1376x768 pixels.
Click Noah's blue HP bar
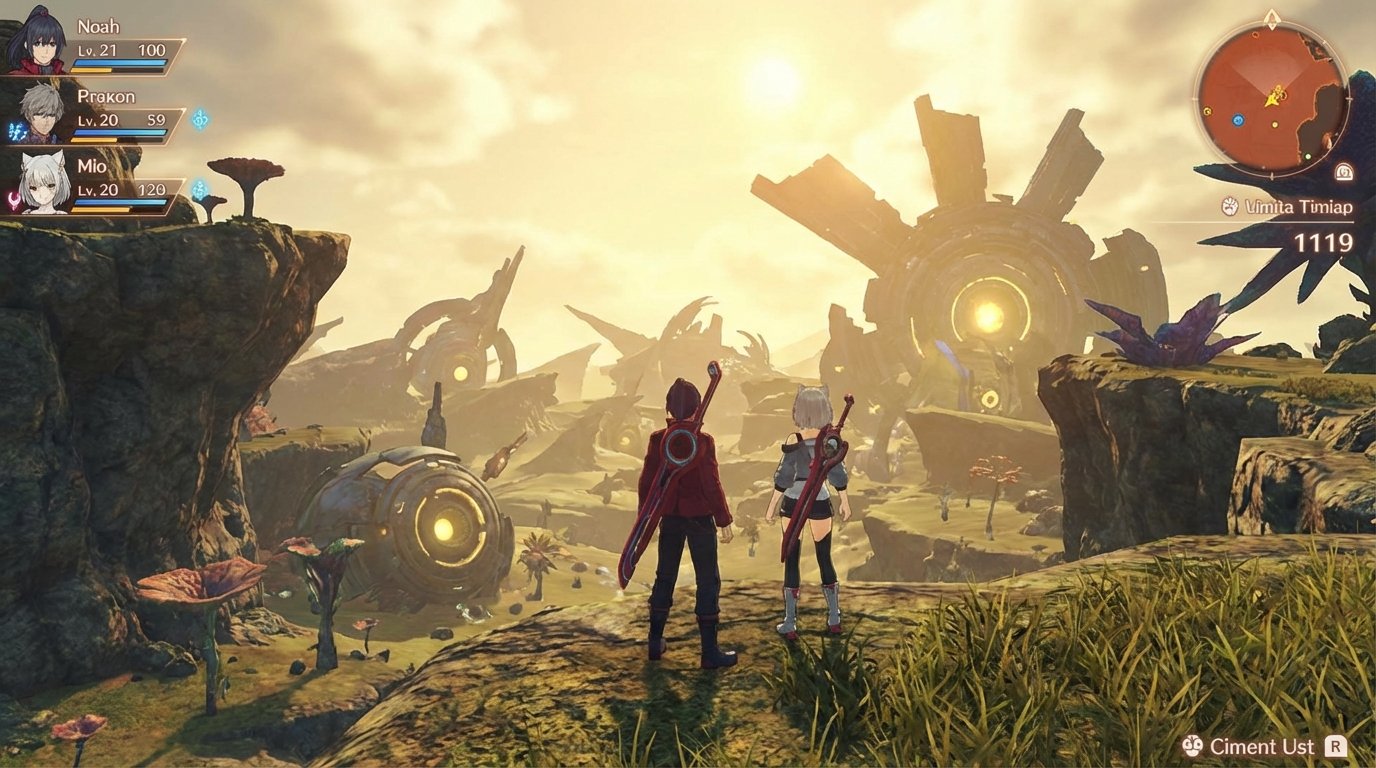pos(120,62)
